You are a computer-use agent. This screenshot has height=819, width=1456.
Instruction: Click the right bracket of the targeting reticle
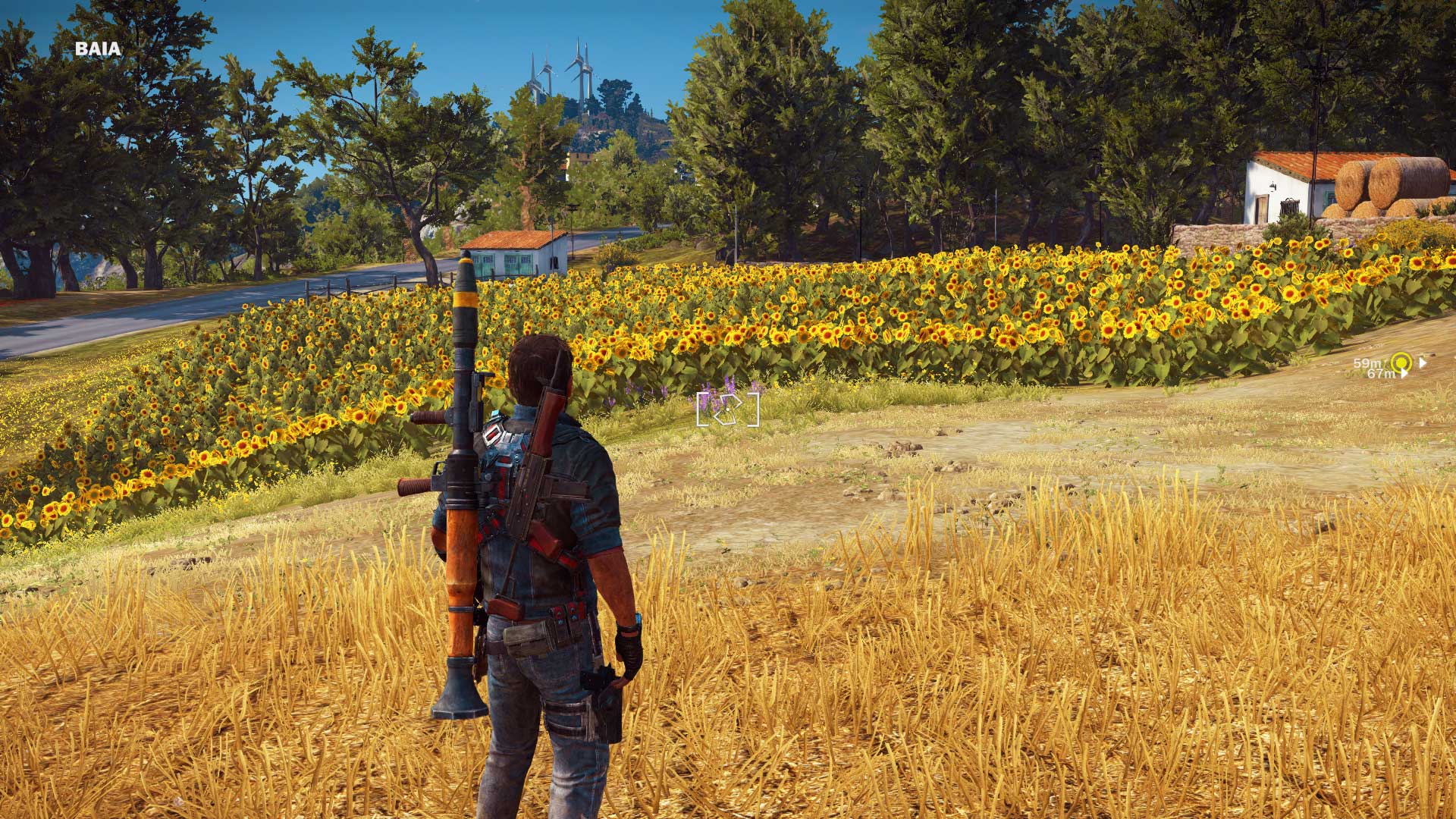click(753, 409)
